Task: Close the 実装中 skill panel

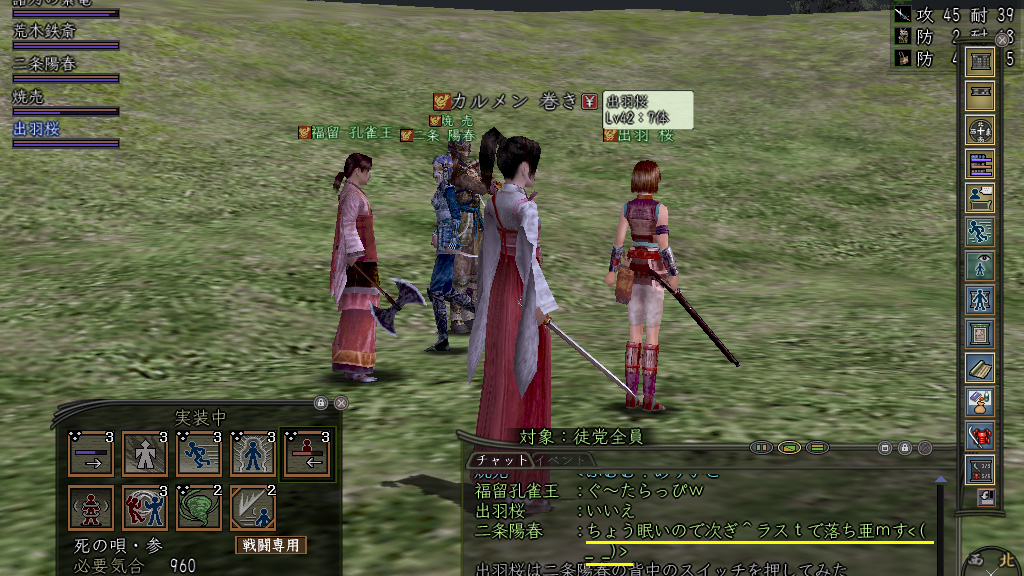Action: (341, 403)
